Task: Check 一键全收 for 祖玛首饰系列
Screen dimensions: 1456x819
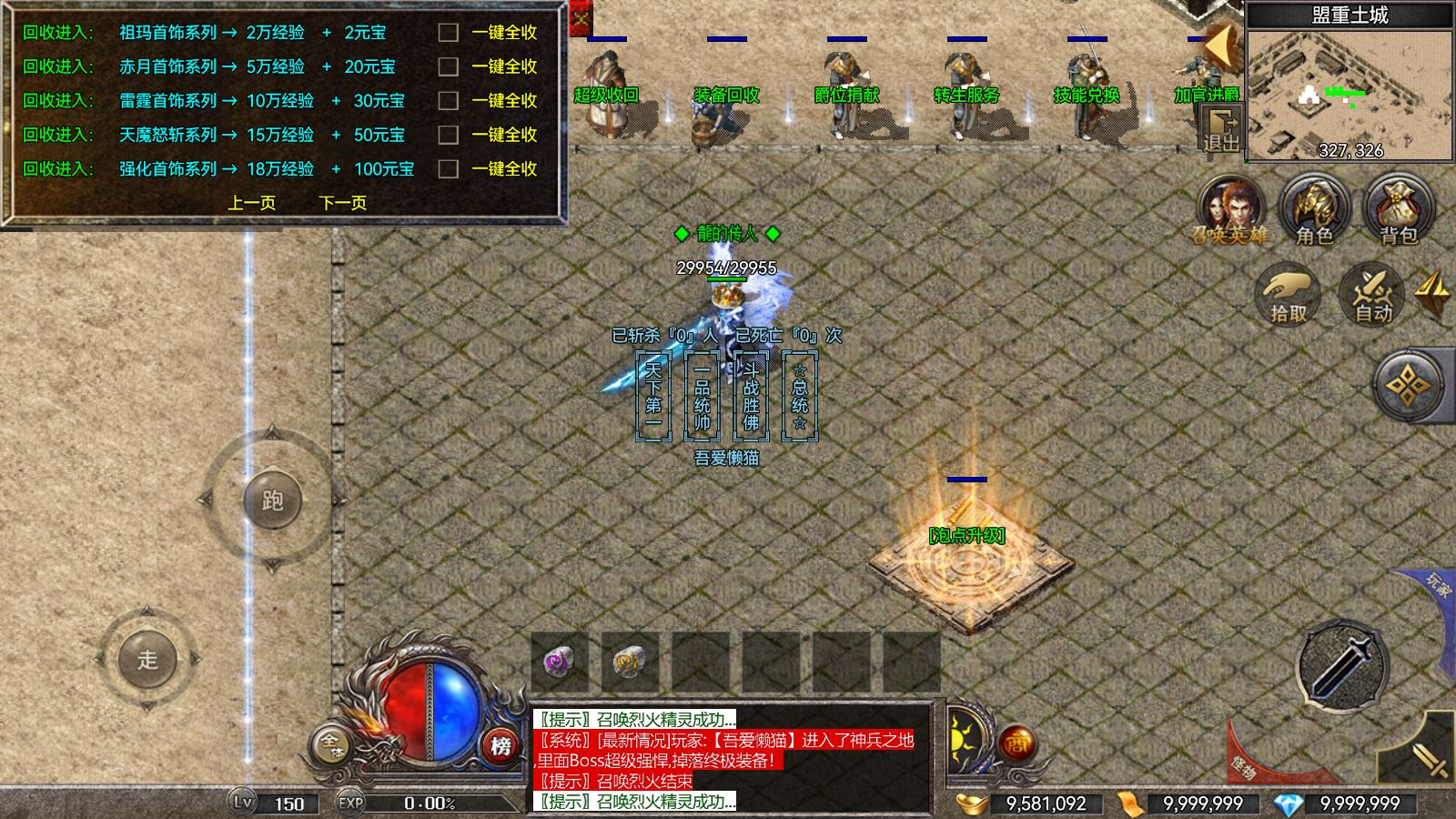Action: (x=447, y=33)
